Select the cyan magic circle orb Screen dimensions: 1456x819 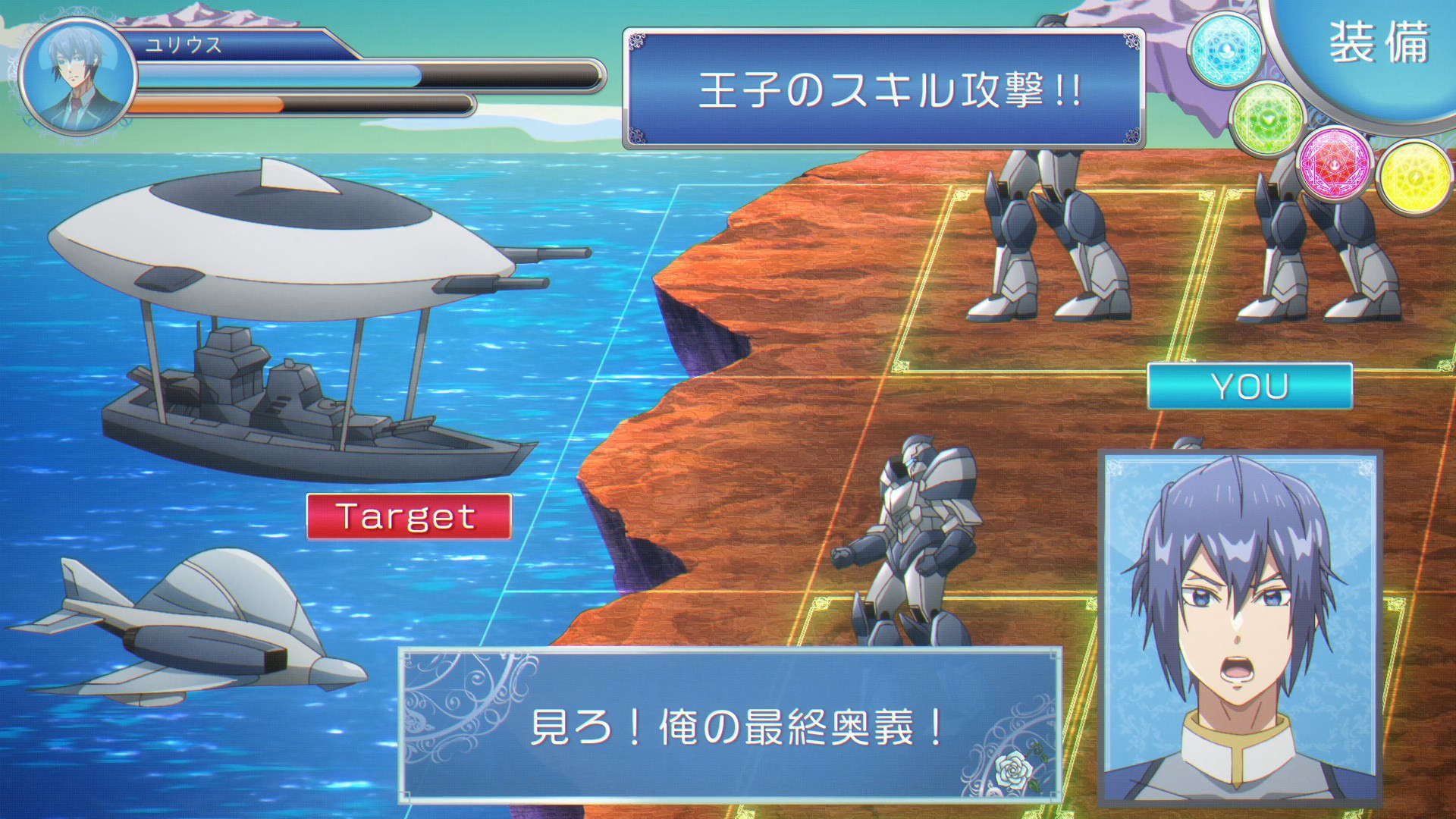click(x=1225, y=49)
